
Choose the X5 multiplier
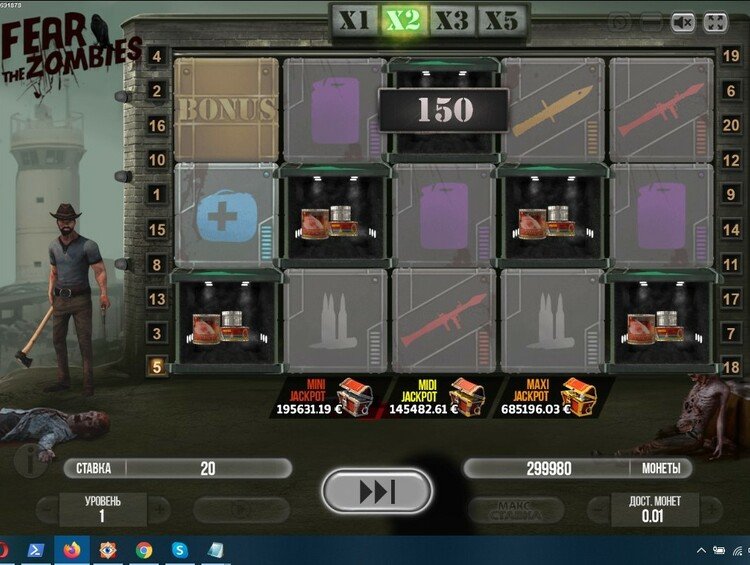[x=501, y=19]
